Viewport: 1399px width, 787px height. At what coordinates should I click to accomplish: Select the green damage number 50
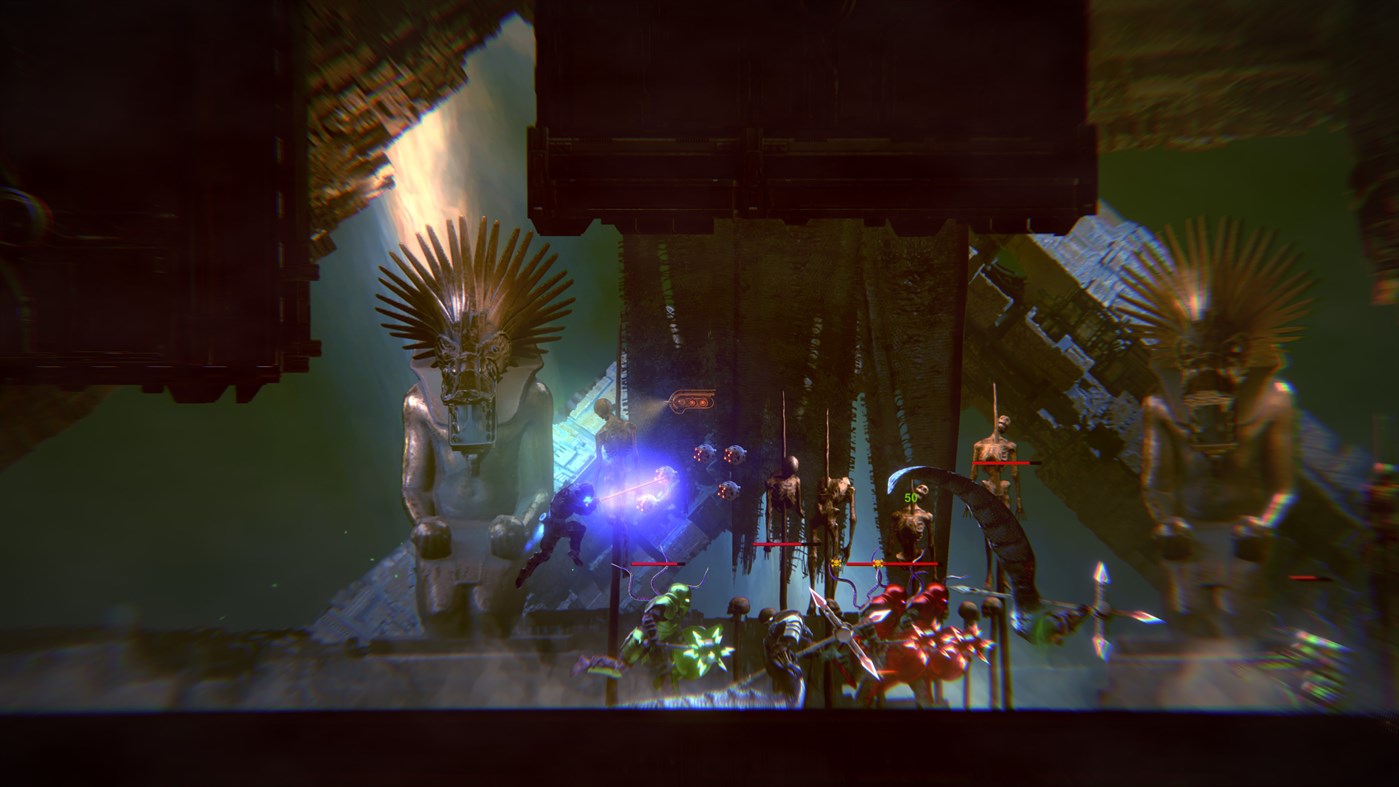[911, 496]
